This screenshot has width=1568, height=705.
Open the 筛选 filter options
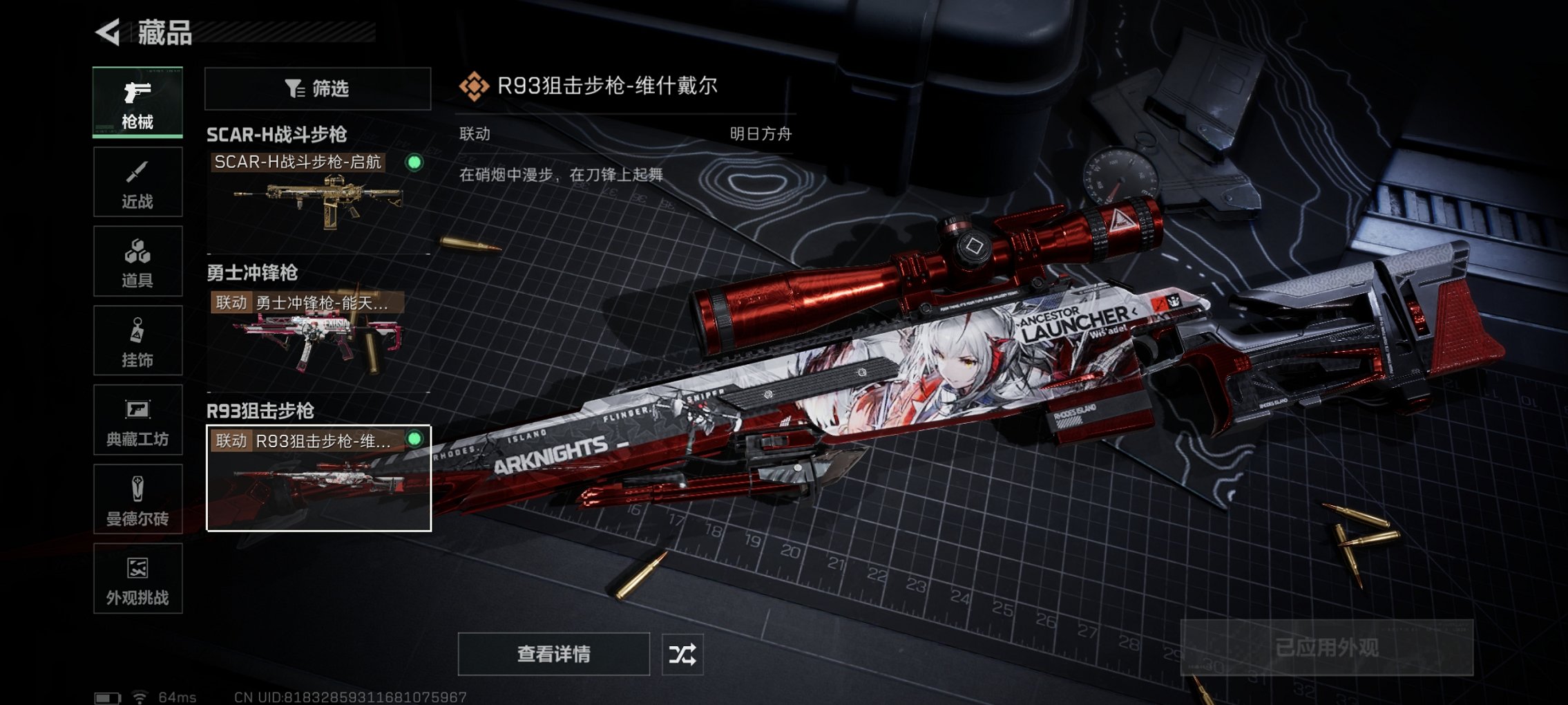[x=317, y=88]
